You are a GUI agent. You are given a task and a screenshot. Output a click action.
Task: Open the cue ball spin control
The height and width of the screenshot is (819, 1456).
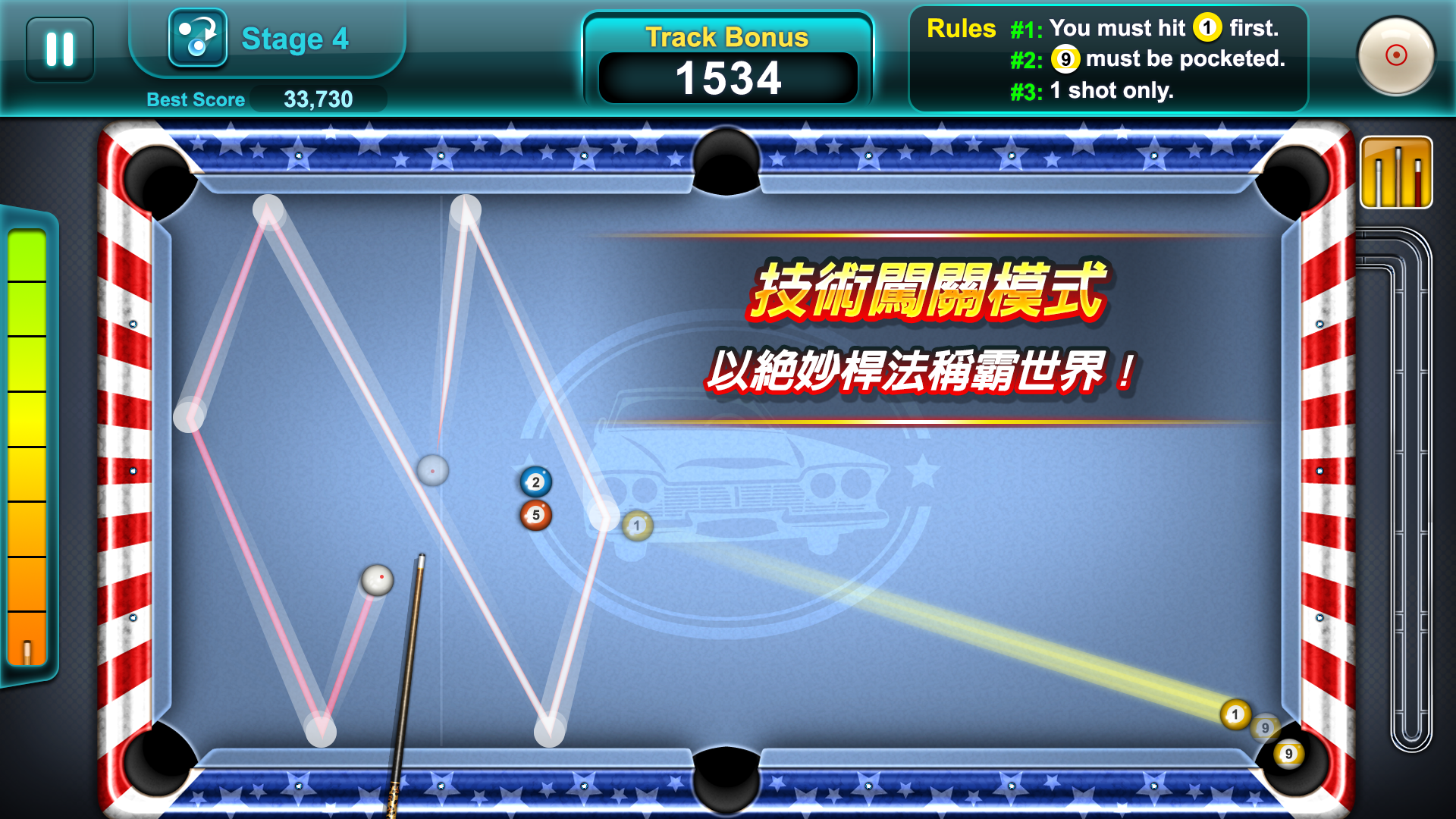(x=1395, y=53)
